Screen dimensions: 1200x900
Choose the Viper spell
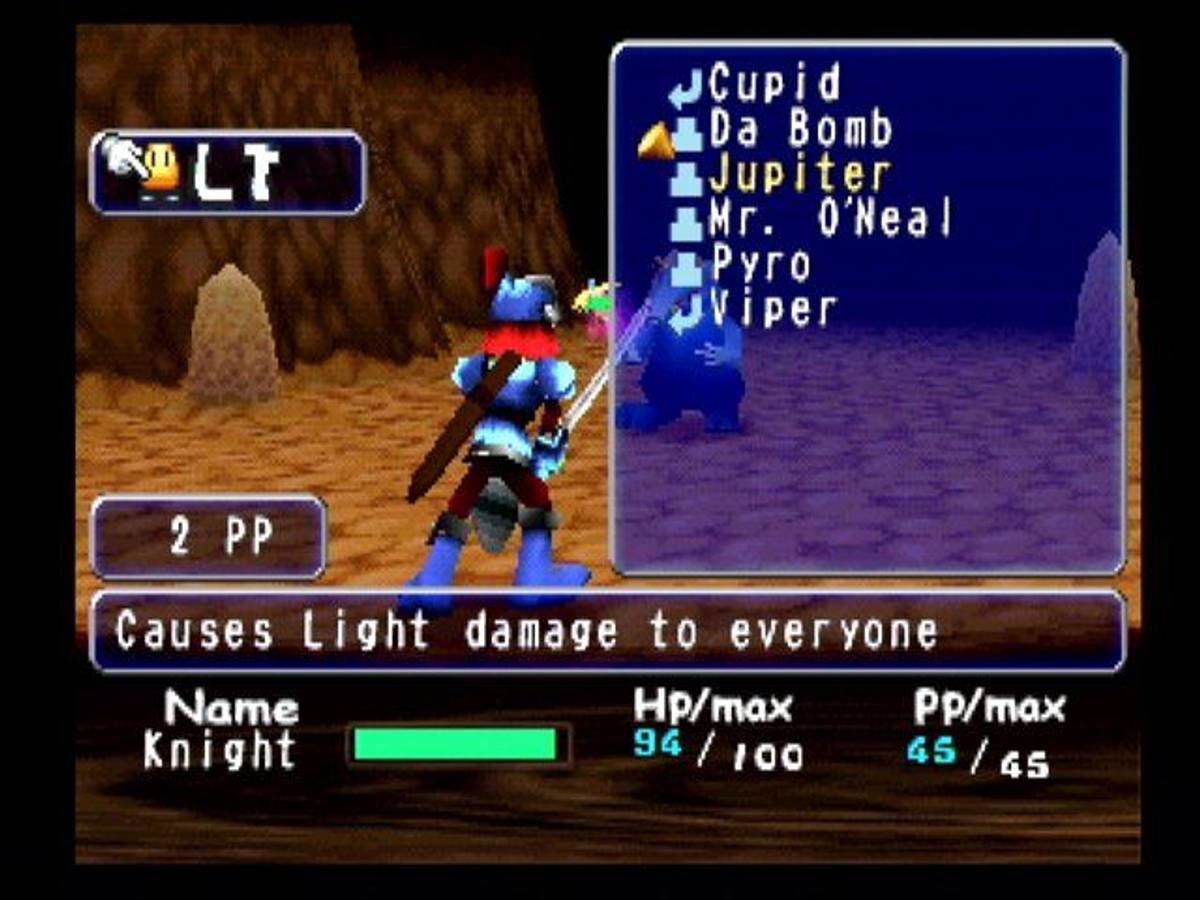(x=772, y=310)
